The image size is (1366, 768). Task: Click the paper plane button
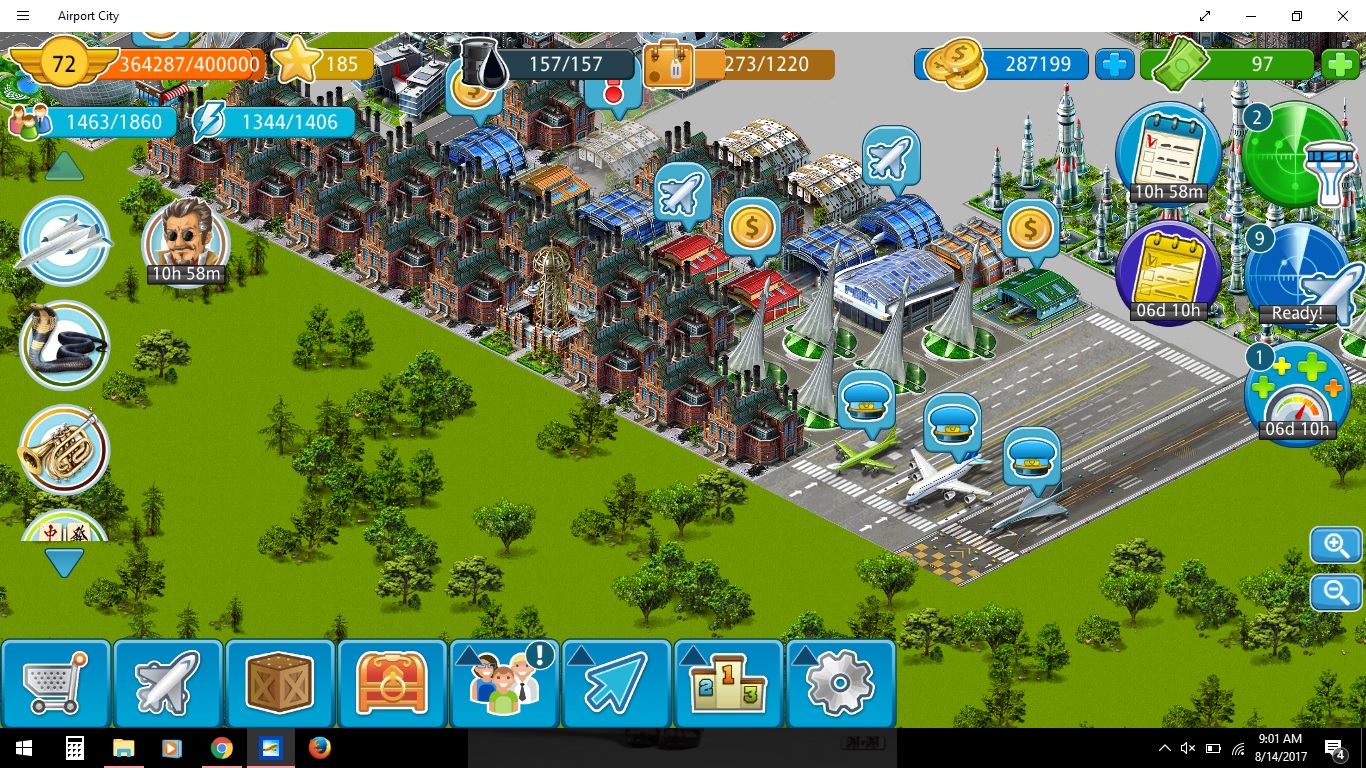616,683
